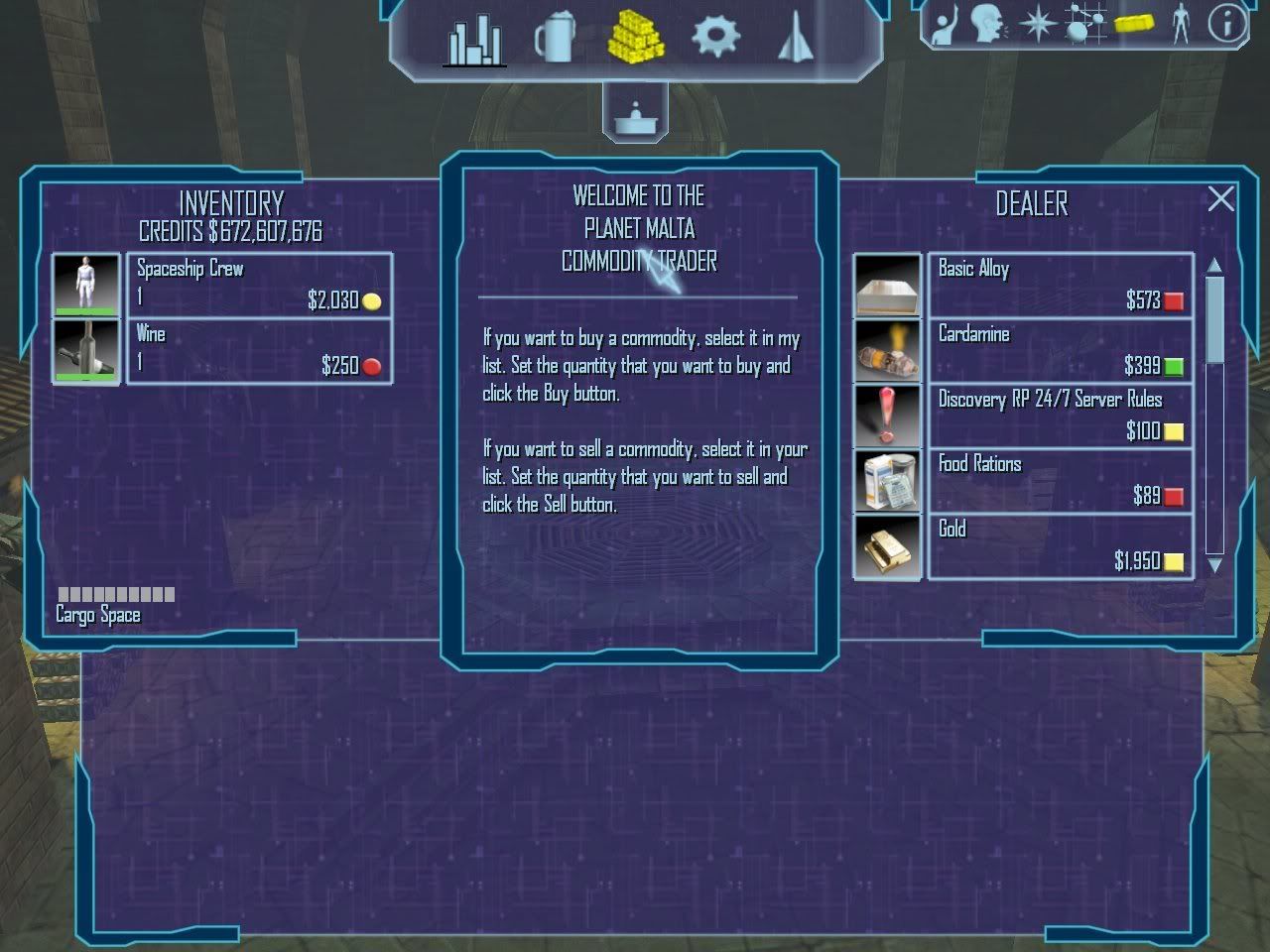This screenshot has width=1270, height=952.
Task: Open the gold bars commodity trader icon
Action: point(635,38)
